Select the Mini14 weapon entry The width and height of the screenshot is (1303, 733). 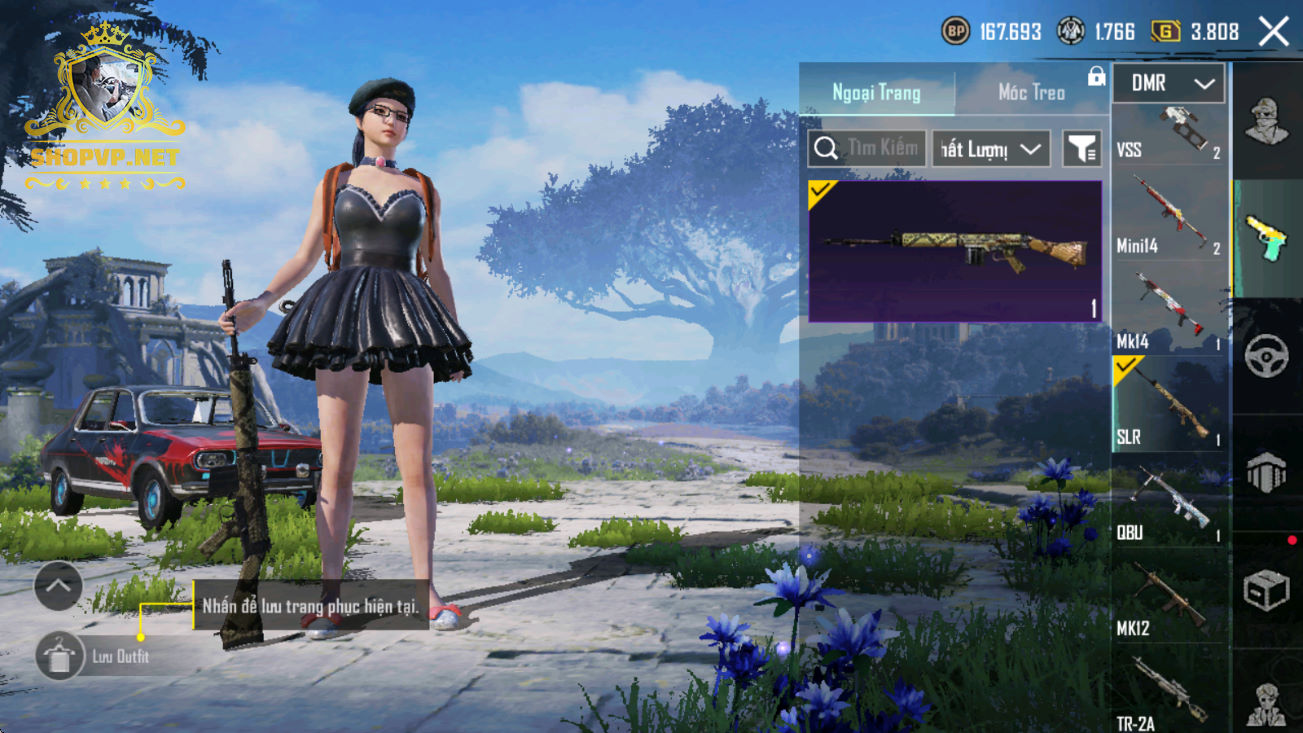(1169, 217)
